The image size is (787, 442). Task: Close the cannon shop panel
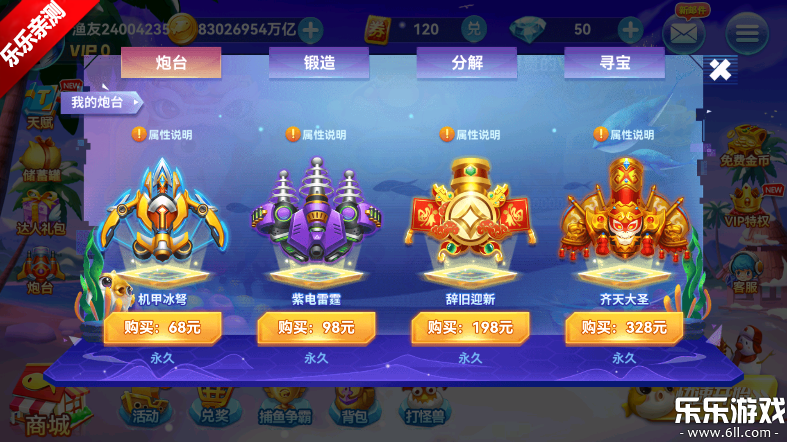[720, 70]
